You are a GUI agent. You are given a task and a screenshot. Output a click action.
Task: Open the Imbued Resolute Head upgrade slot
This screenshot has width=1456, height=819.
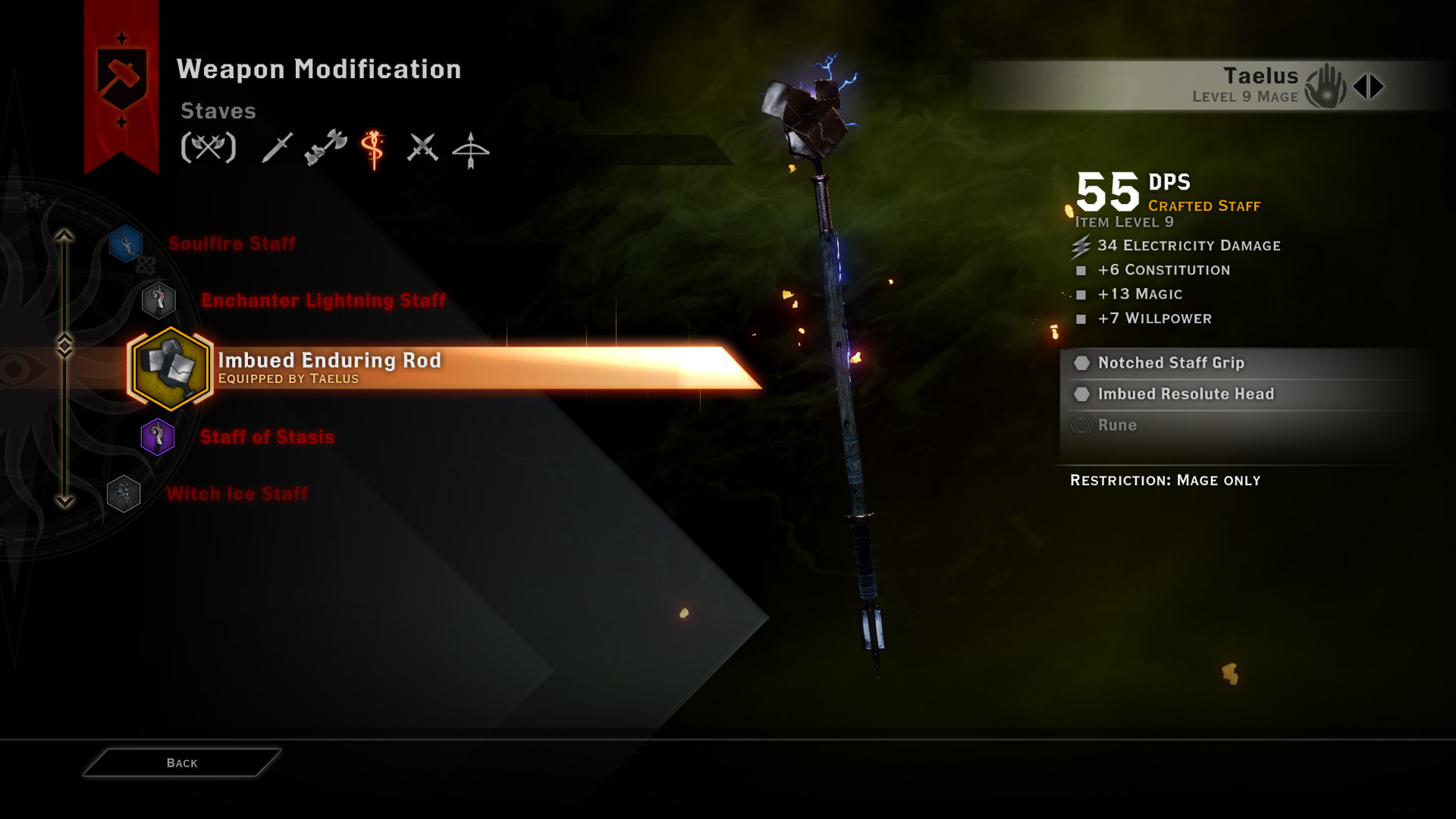(1185, 394)
